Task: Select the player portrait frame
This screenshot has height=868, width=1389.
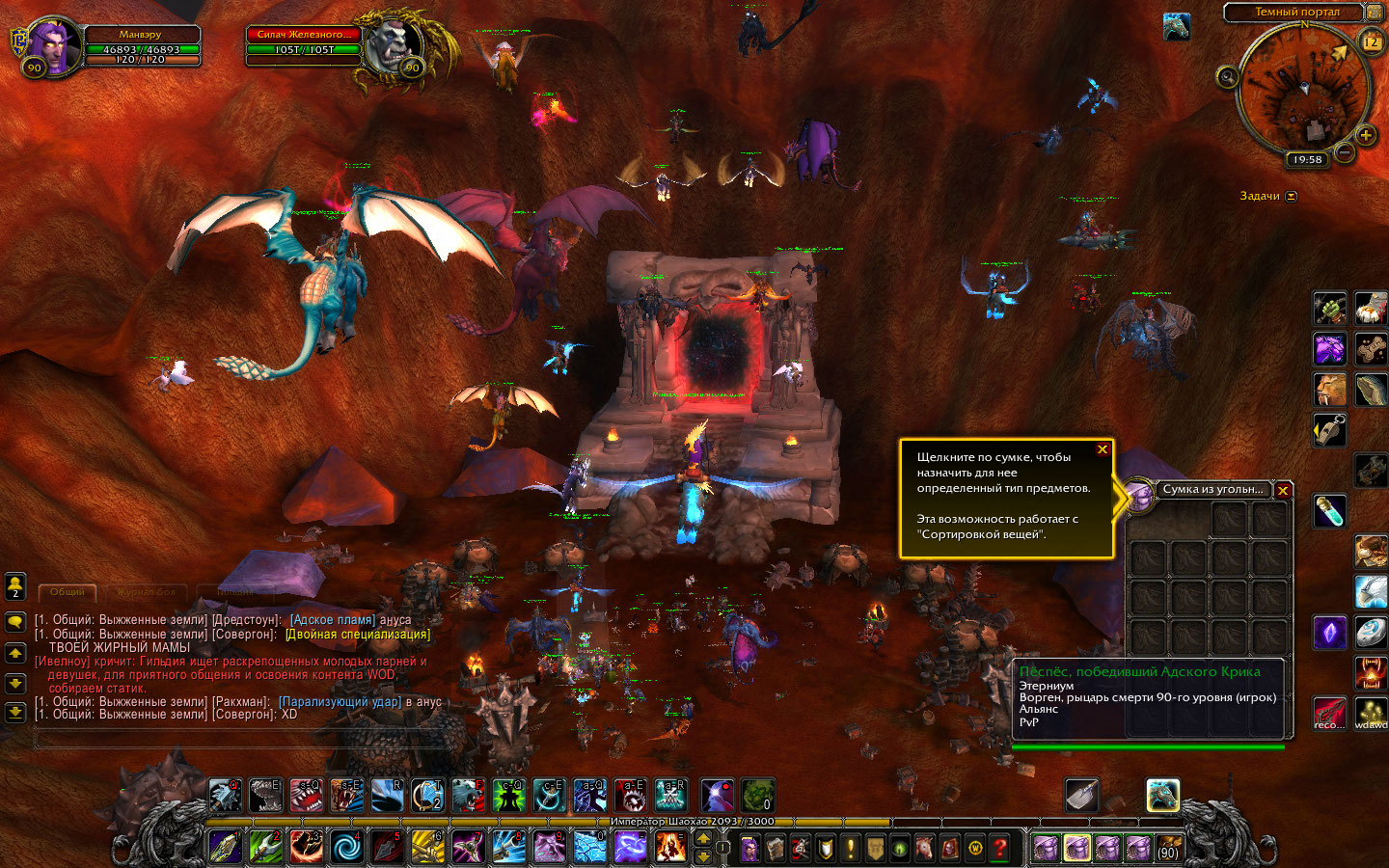Action: (x=54, y=46)
